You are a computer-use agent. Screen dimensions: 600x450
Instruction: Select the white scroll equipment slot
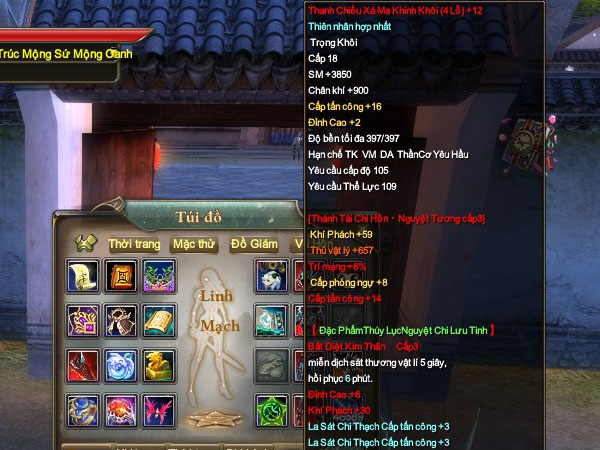tap(82, 275)
